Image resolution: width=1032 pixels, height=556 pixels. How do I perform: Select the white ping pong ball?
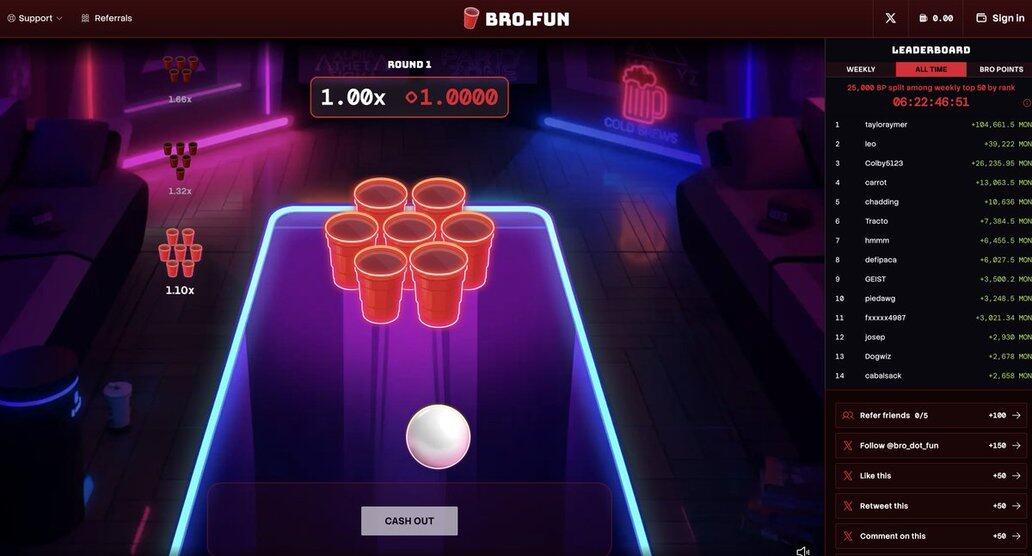point(438,437)
